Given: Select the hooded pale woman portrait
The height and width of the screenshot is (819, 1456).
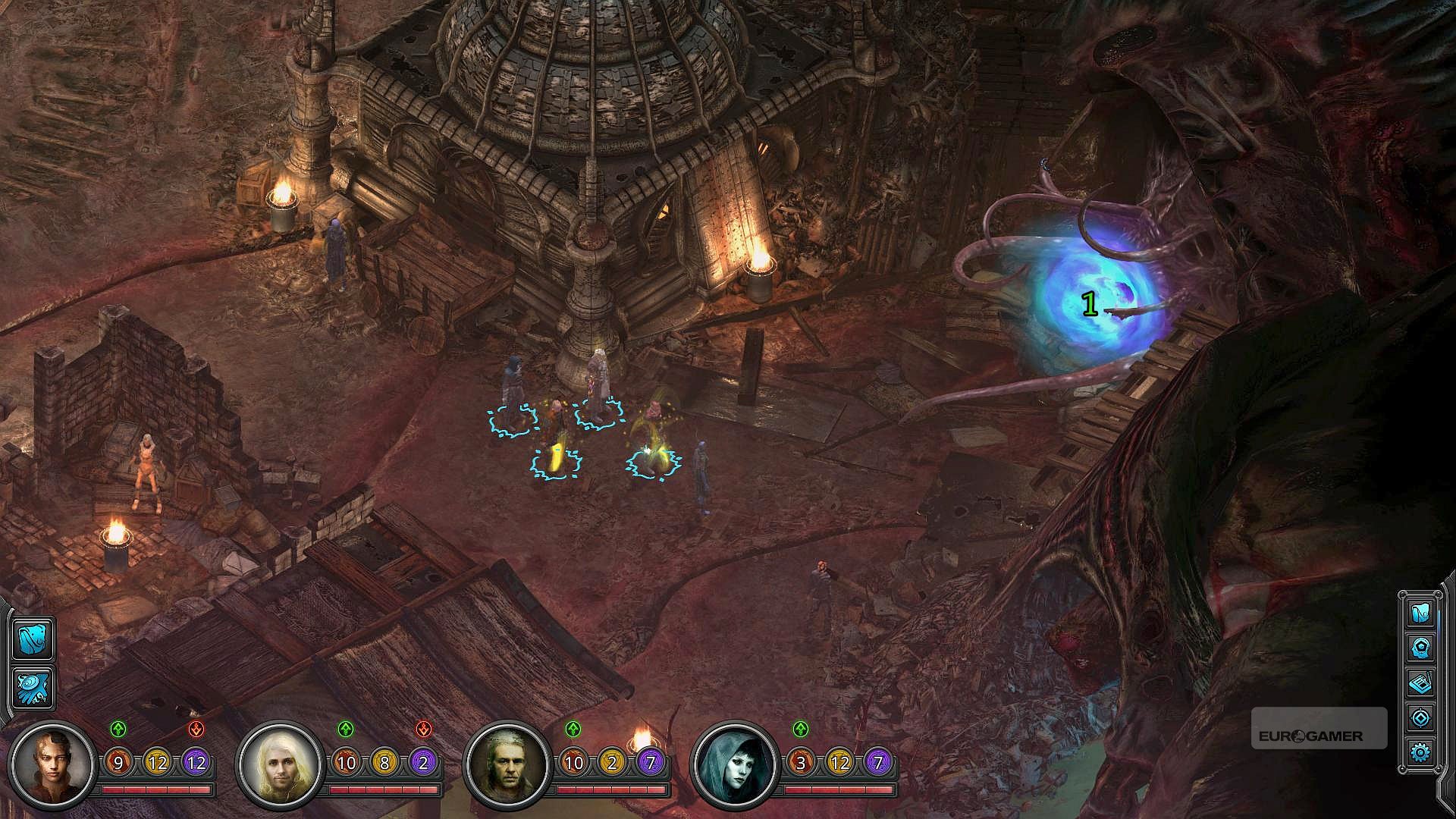Looking at the screenshot, I should coord(733,763).
